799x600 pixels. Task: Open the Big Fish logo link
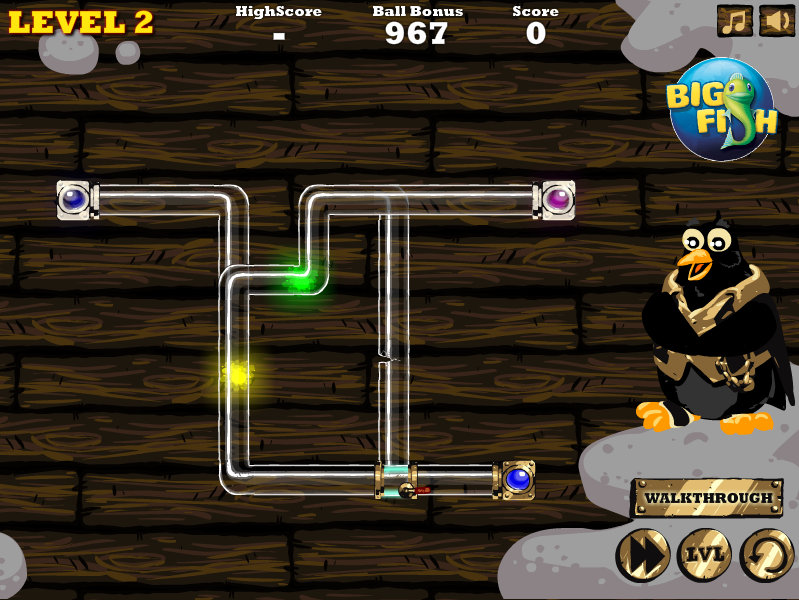tap(721, 109)
